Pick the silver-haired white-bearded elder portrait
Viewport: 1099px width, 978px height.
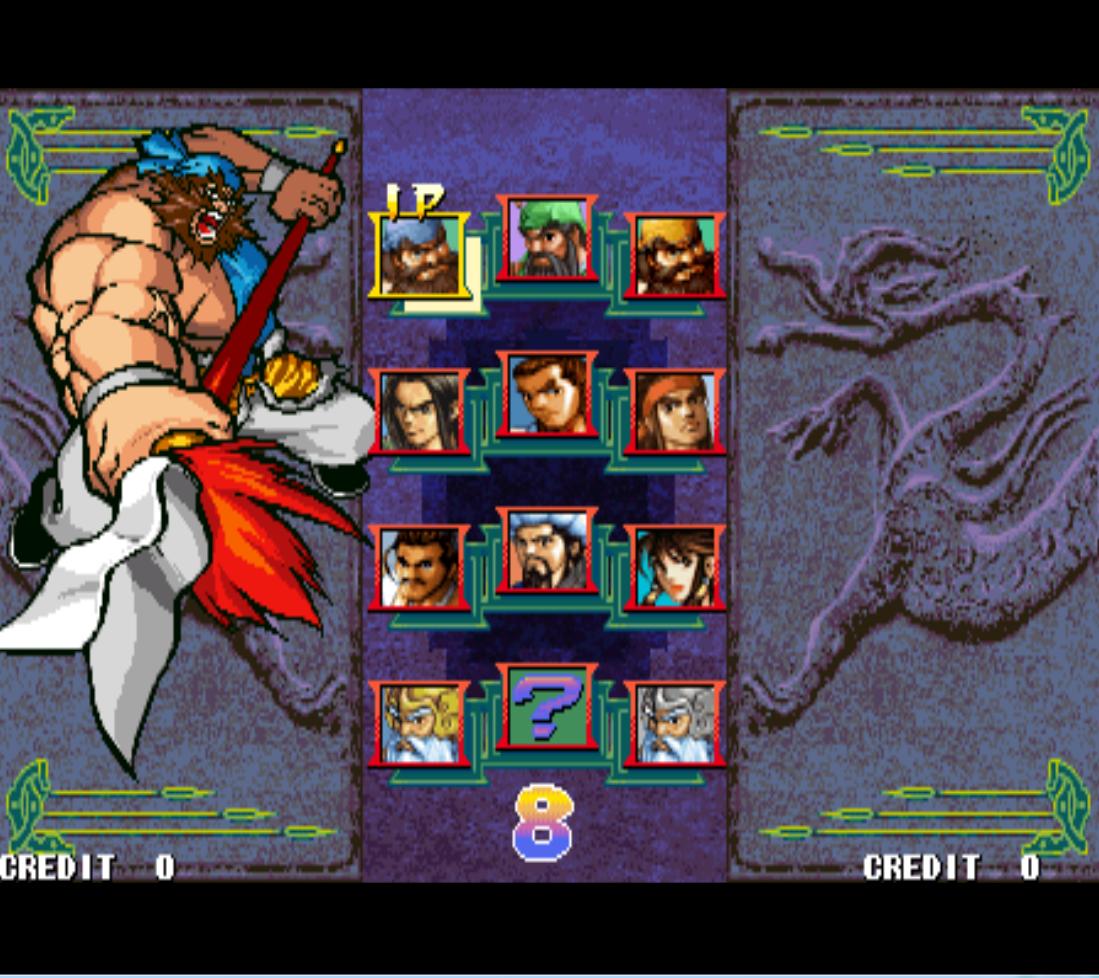coord(675,723)
